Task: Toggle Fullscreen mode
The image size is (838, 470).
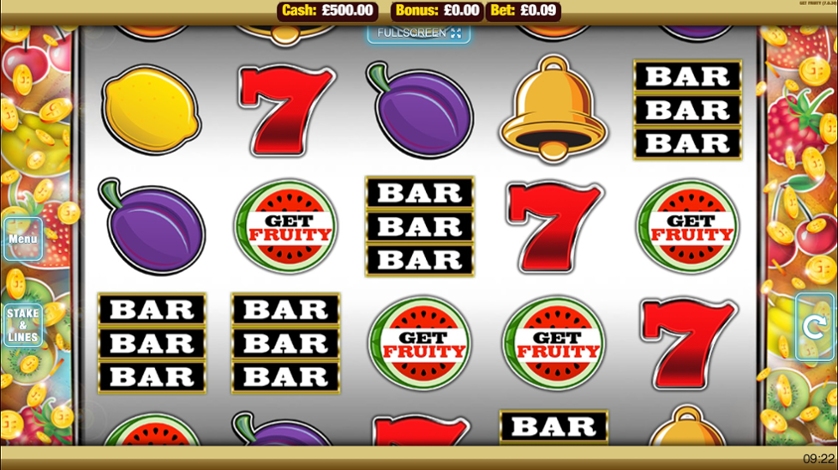Action: [x=419, y=33]
